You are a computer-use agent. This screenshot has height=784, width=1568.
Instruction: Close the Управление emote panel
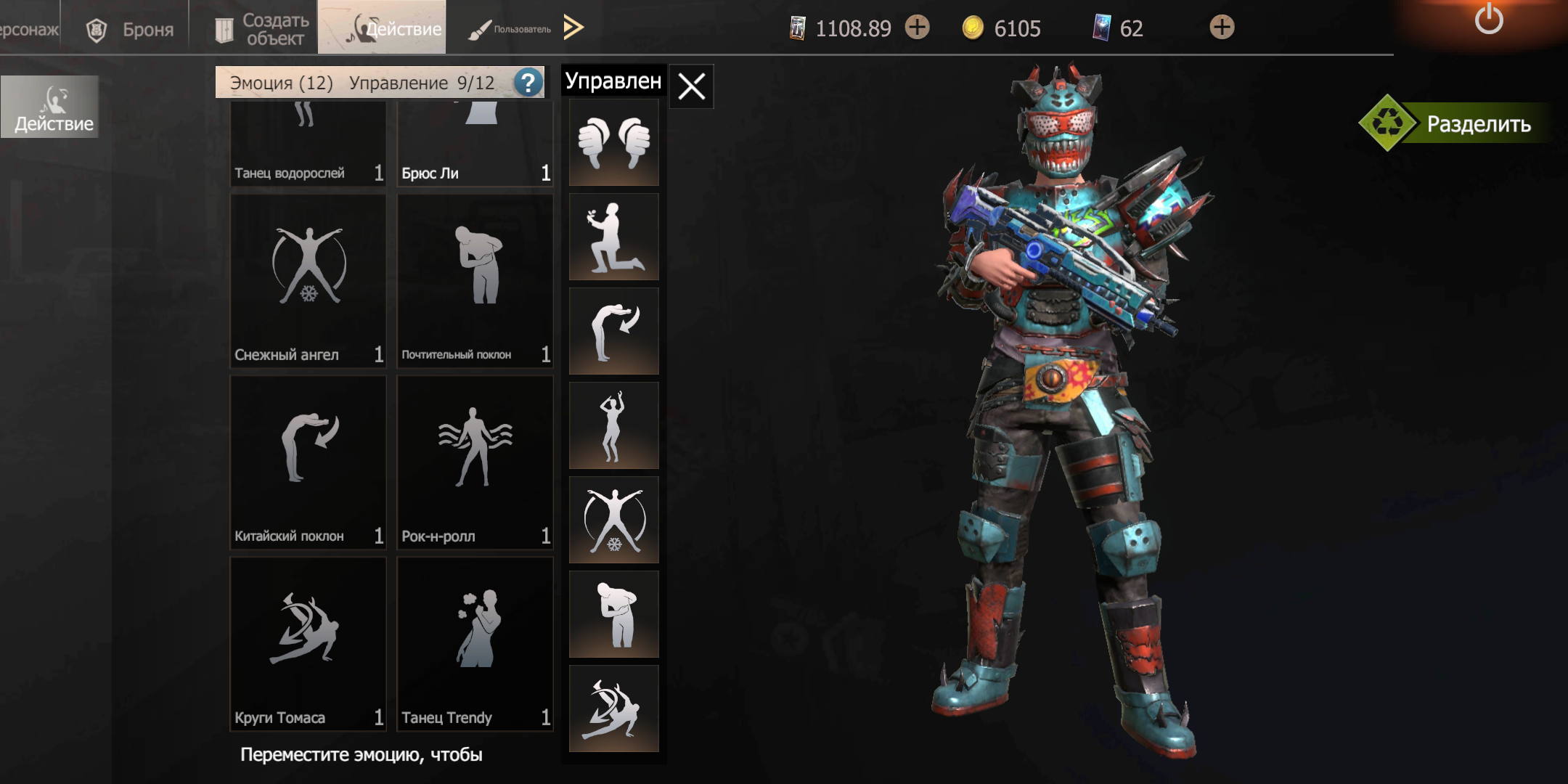tap(691, 86)
